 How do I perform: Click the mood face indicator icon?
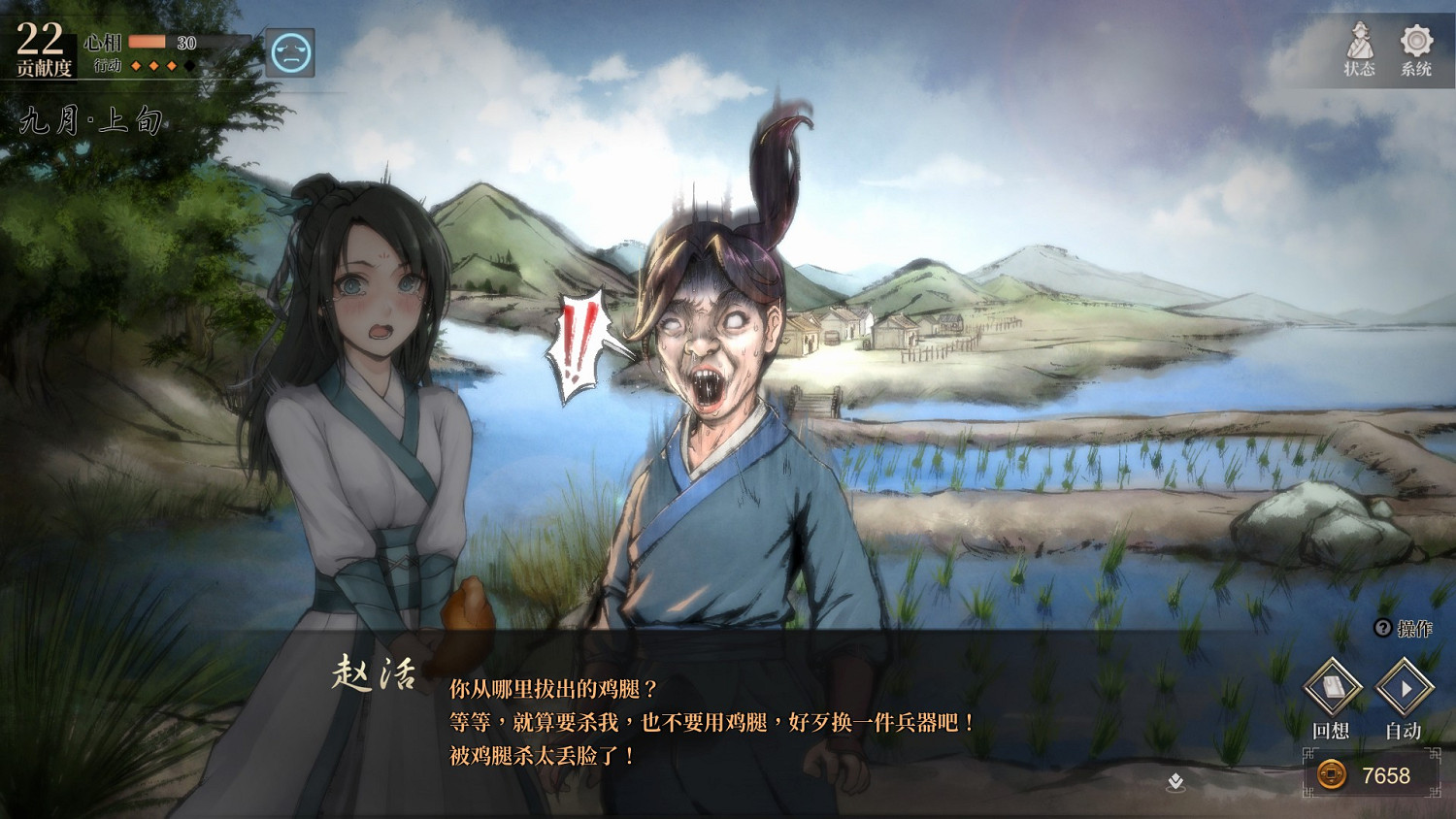[x=290, y=53]
